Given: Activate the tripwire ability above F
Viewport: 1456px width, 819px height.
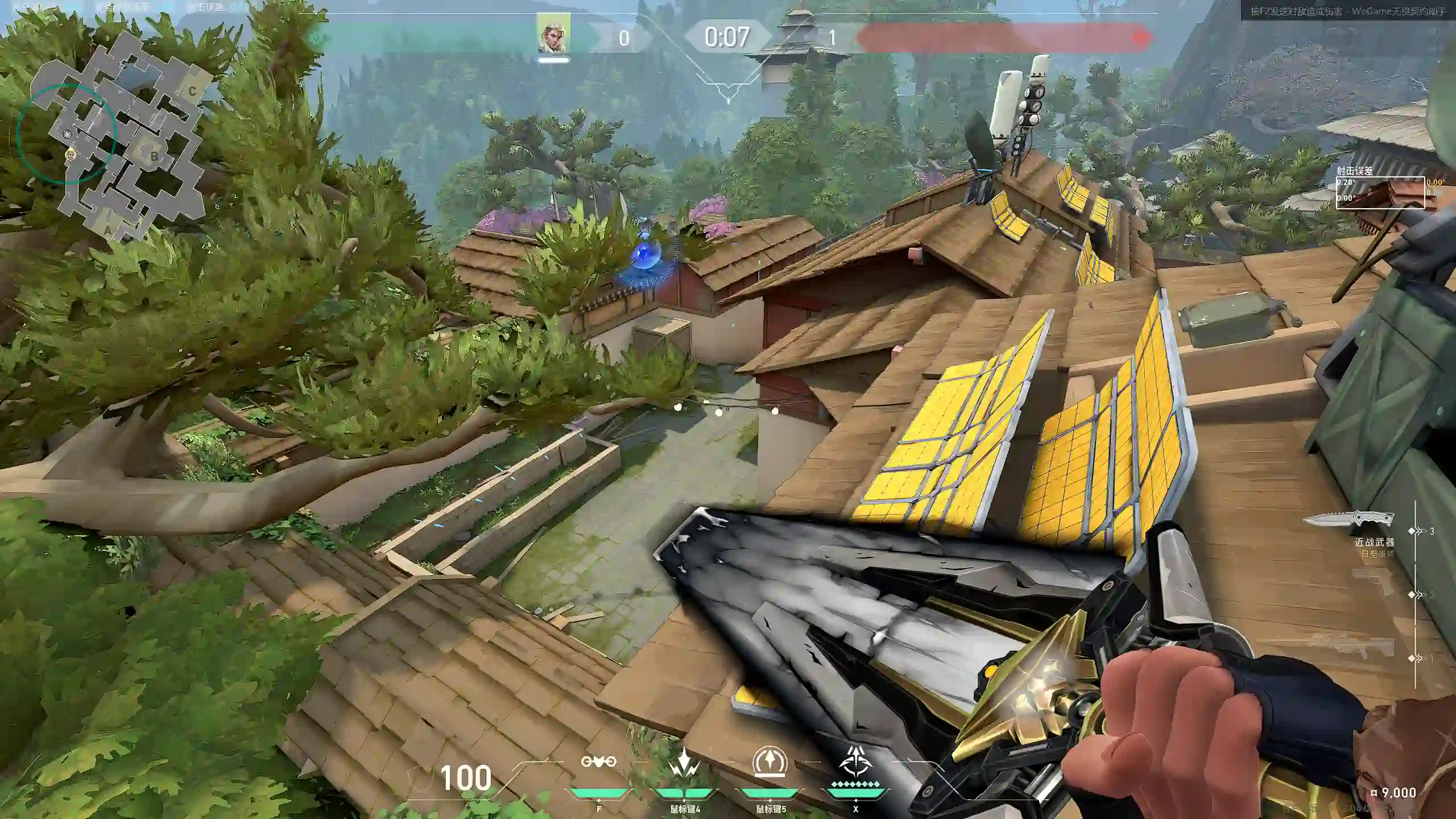Looking at the screenshot, I should (x=598, y=762).
